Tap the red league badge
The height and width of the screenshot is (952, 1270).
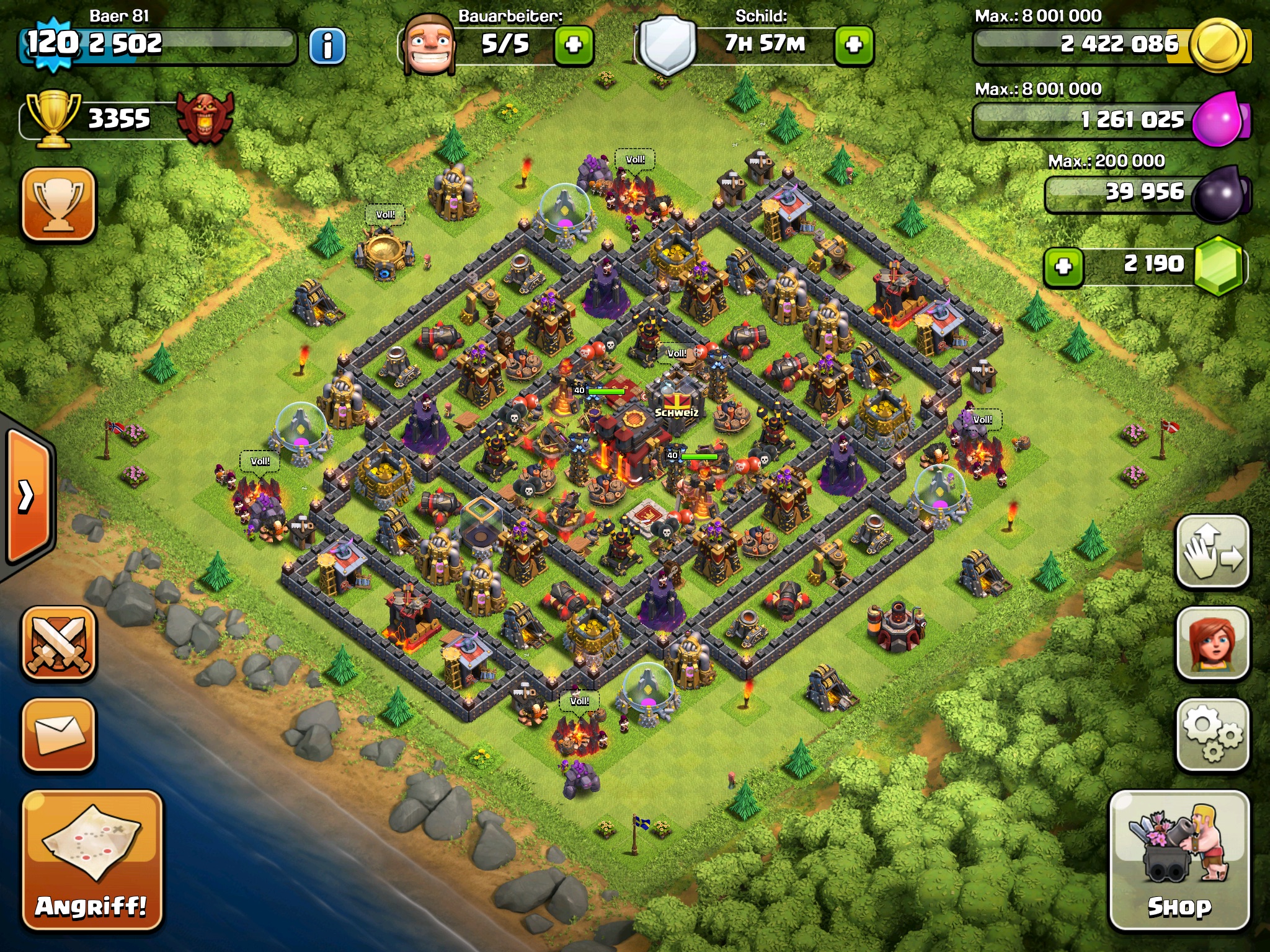click(205, 118)
